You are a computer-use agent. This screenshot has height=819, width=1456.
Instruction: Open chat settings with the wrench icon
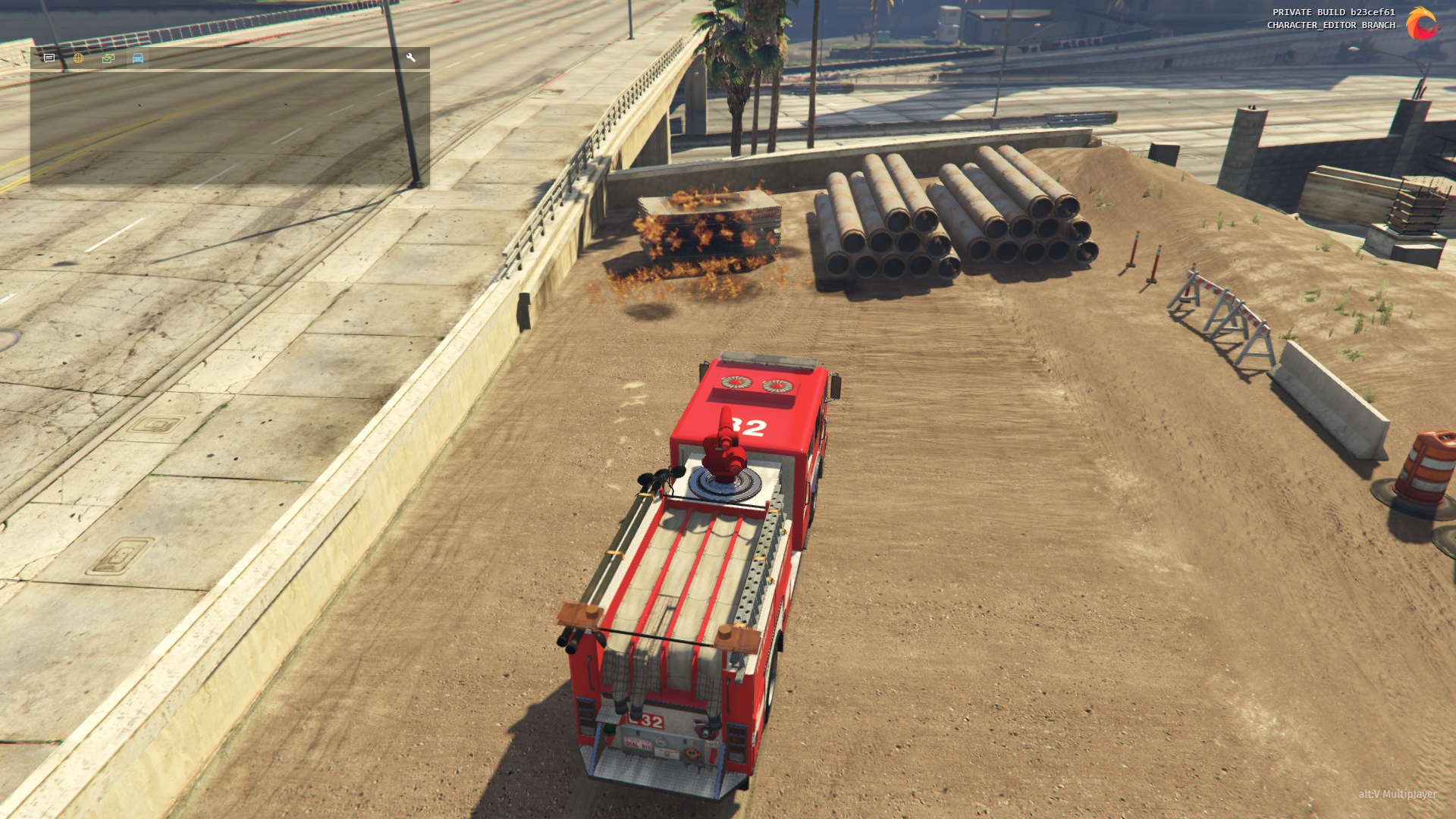(x=411, y=58)
